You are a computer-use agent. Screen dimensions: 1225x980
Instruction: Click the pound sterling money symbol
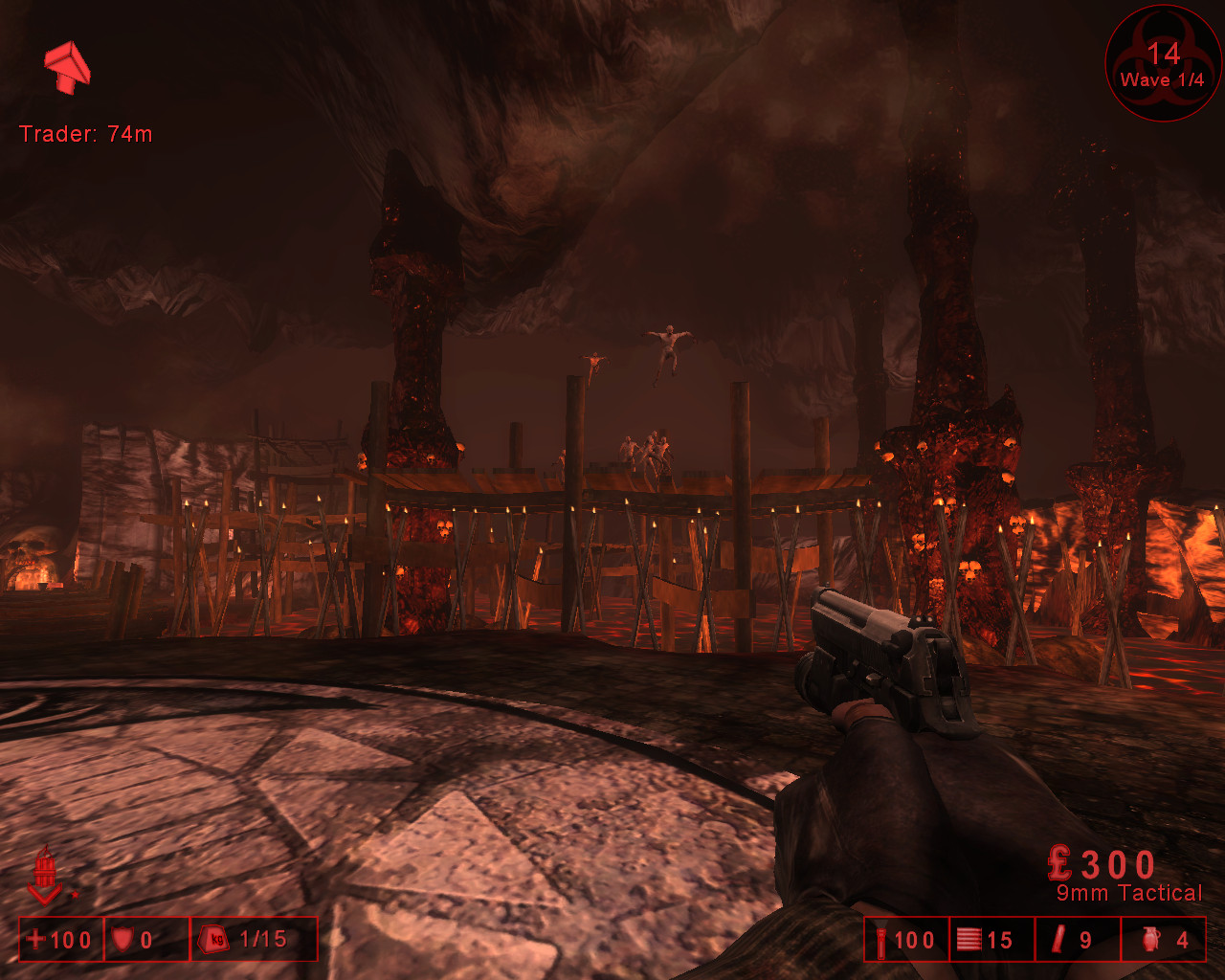(1058, 861)
